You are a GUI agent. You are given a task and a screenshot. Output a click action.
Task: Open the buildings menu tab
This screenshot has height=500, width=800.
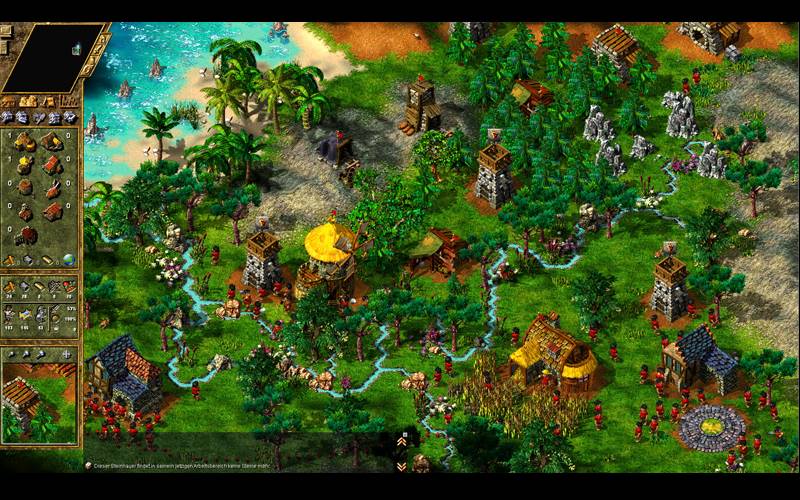coord(9,101)
